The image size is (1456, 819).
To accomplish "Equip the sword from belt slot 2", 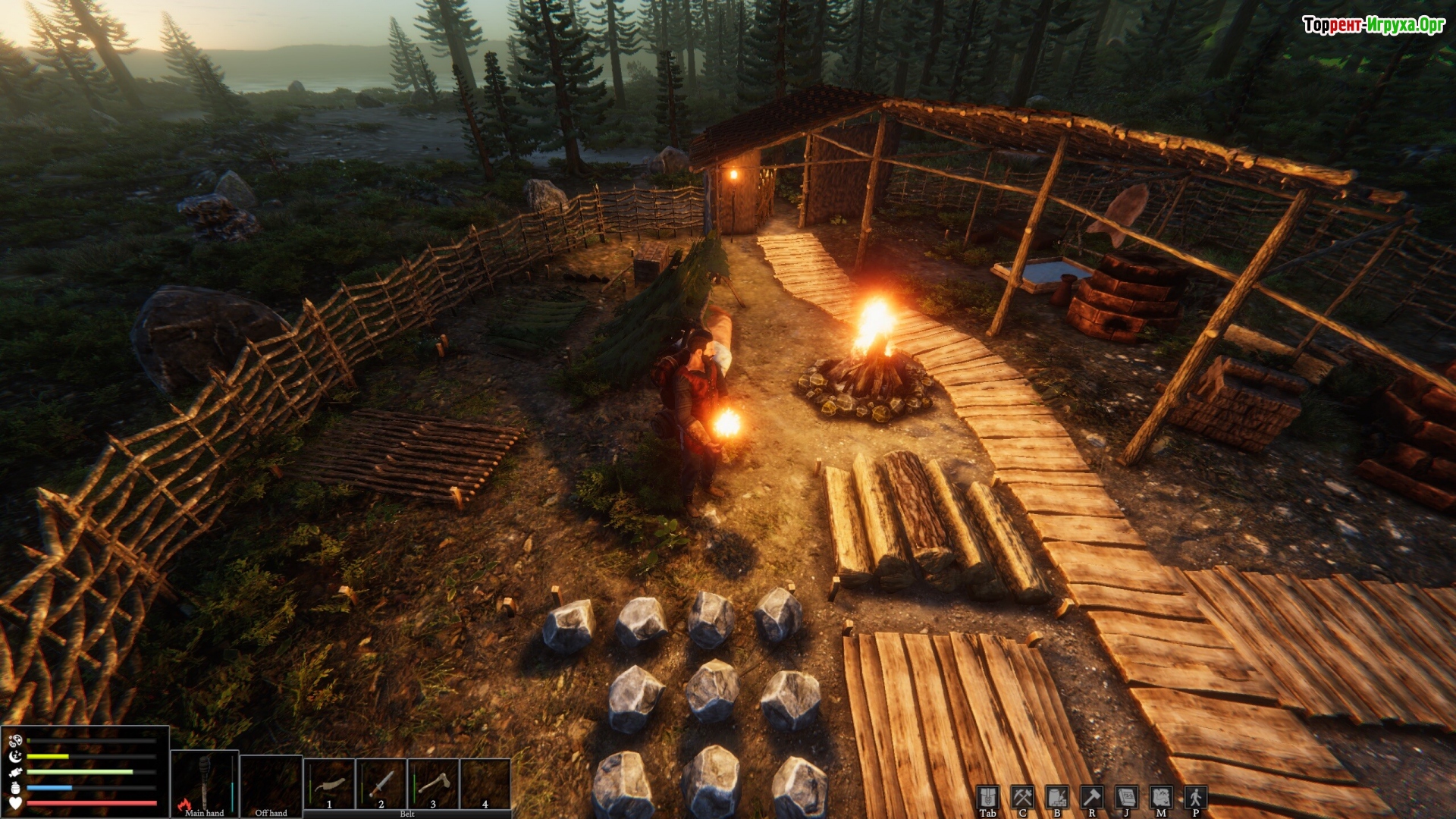I will click(381, 784).
